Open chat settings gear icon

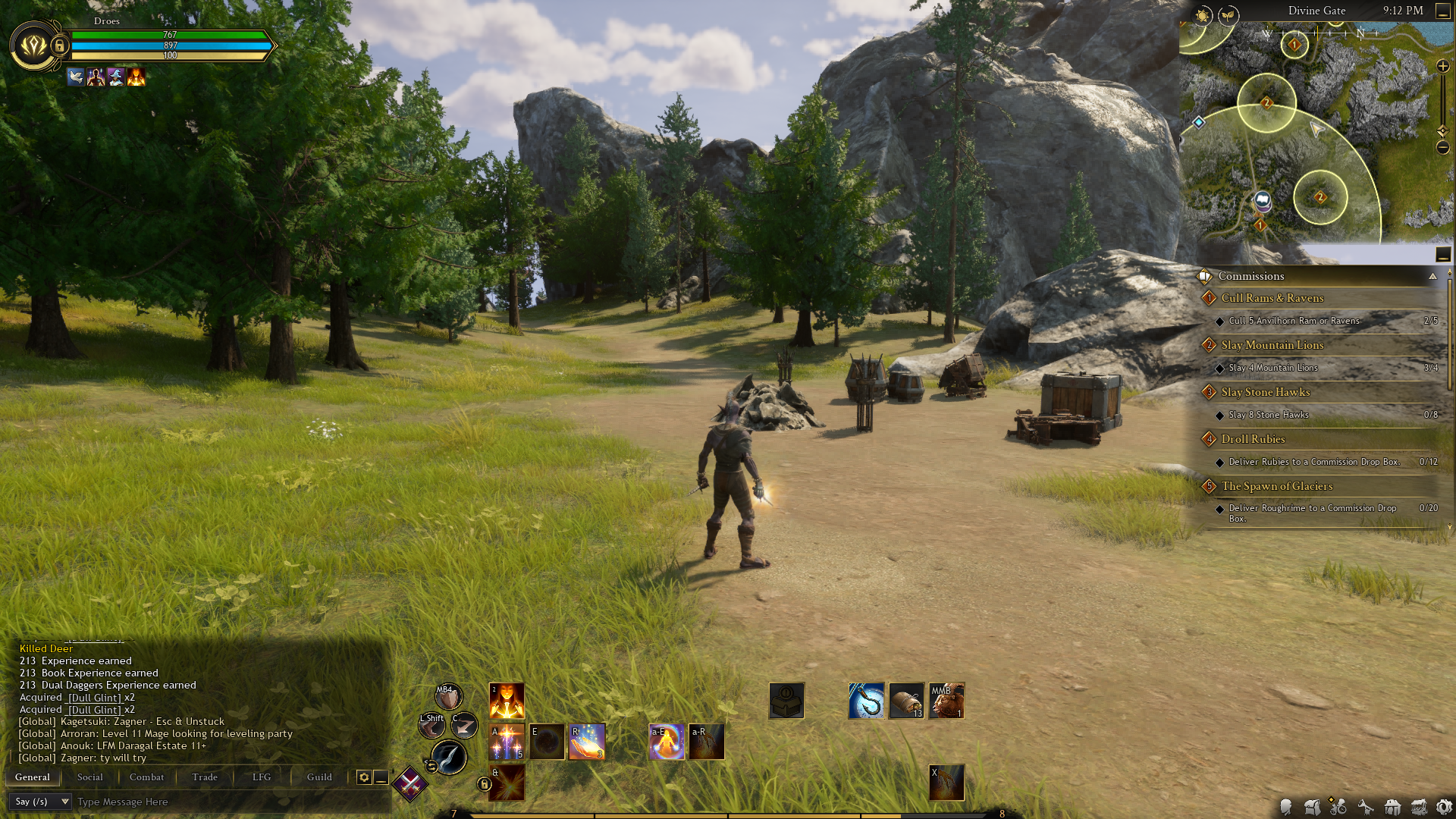tap(364, 777)
